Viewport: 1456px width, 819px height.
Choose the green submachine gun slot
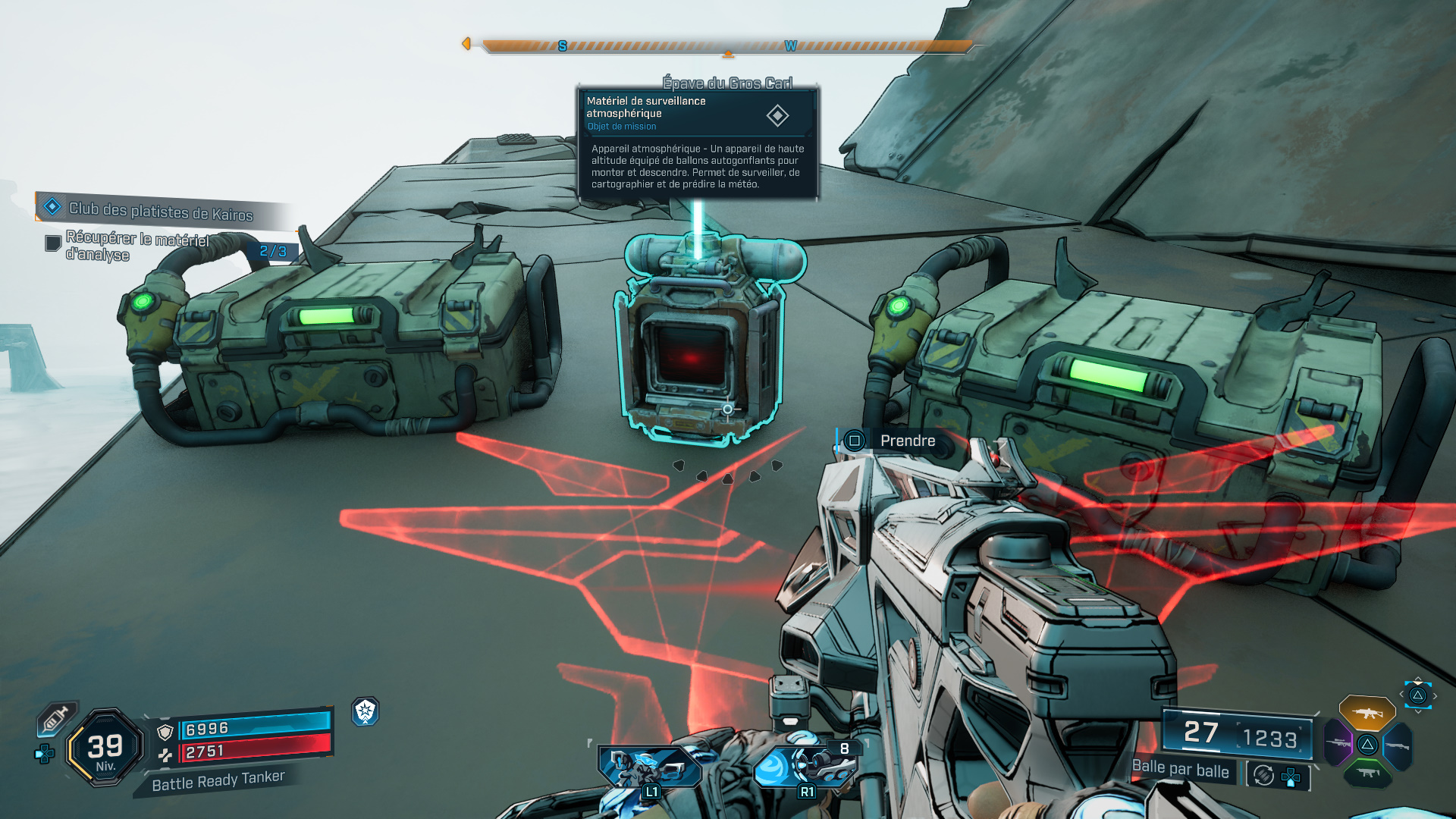1367,773
